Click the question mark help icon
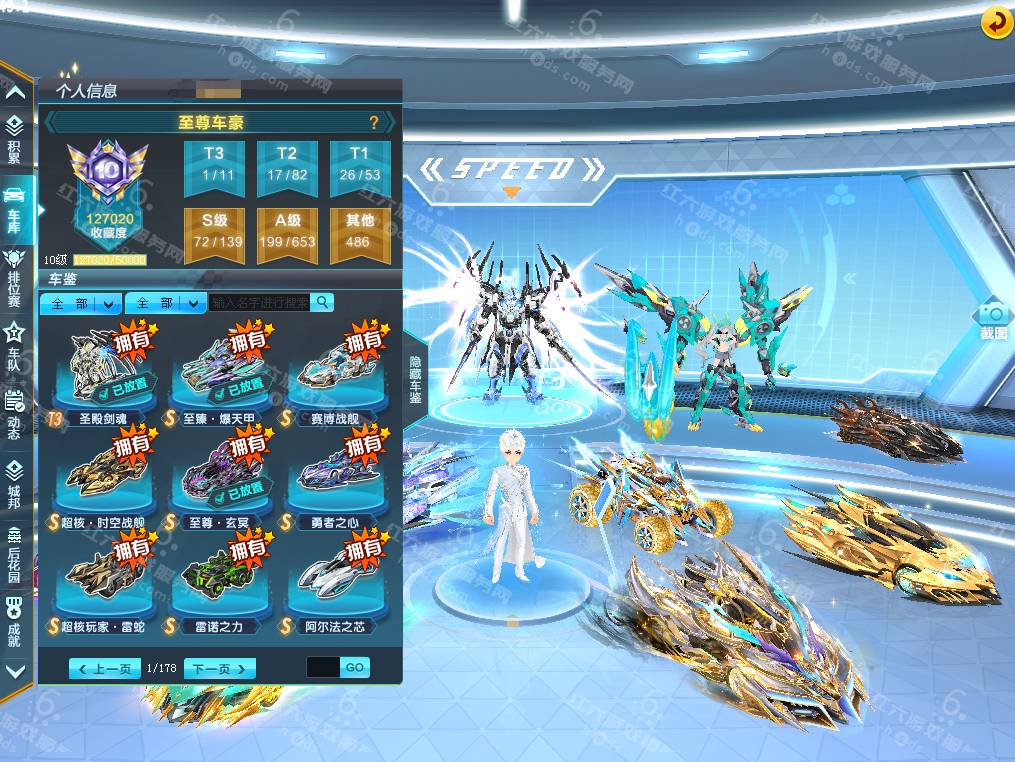Image resolution: width=1015 pixels, height=762 pixels. 374,123
